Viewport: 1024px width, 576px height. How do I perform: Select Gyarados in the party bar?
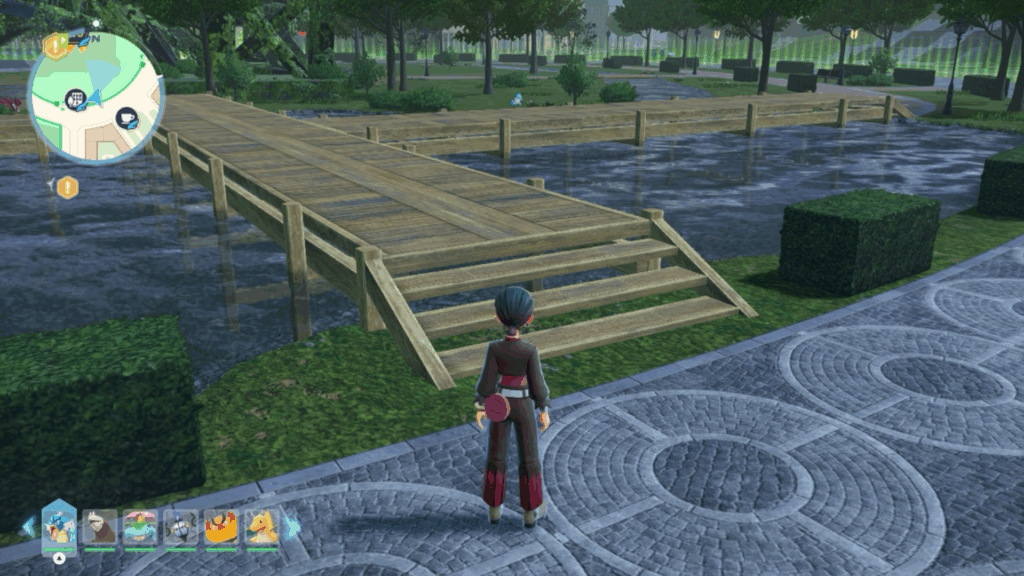(x=59, y=526)
